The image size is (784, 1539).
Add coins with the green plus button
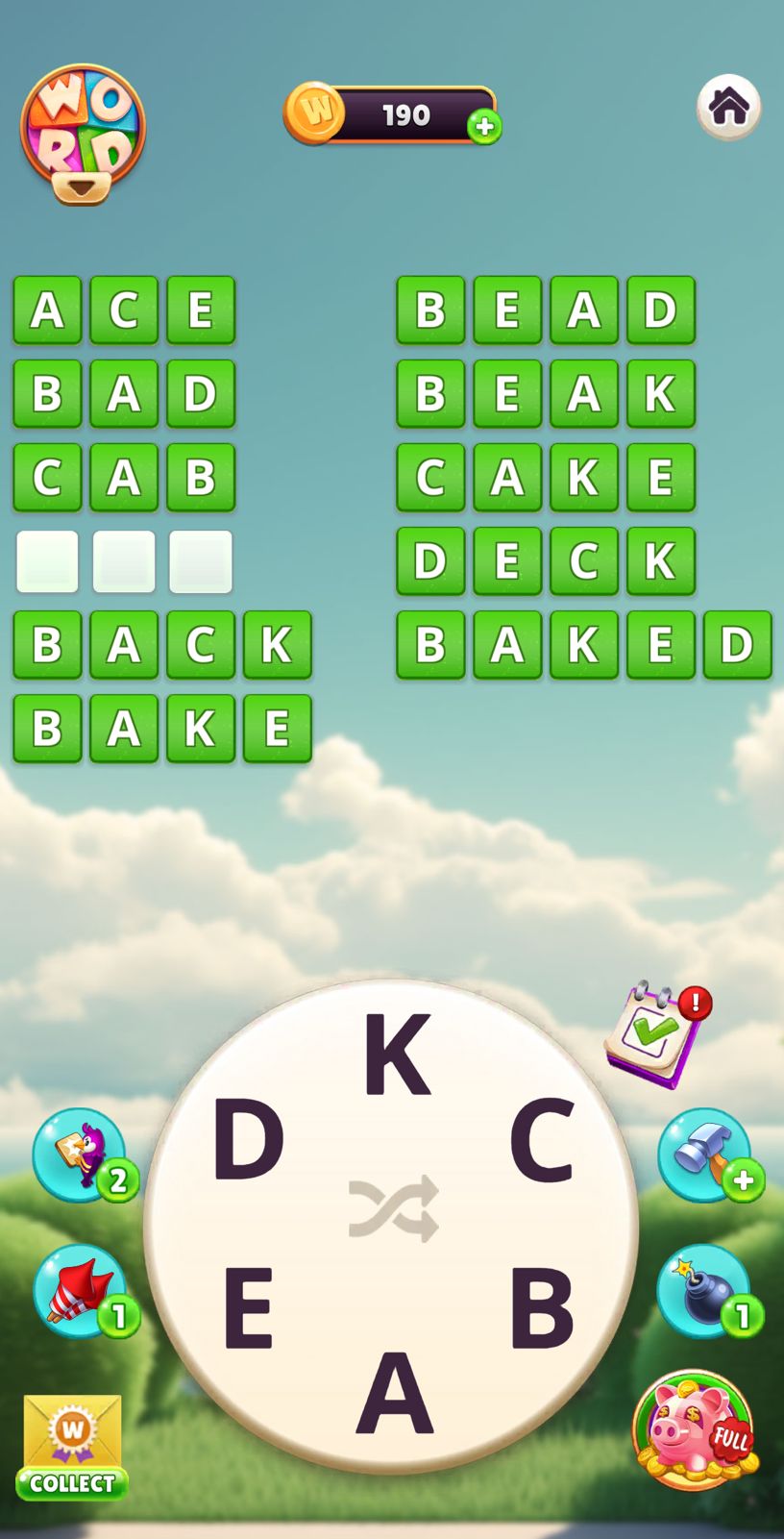point(484,126)
